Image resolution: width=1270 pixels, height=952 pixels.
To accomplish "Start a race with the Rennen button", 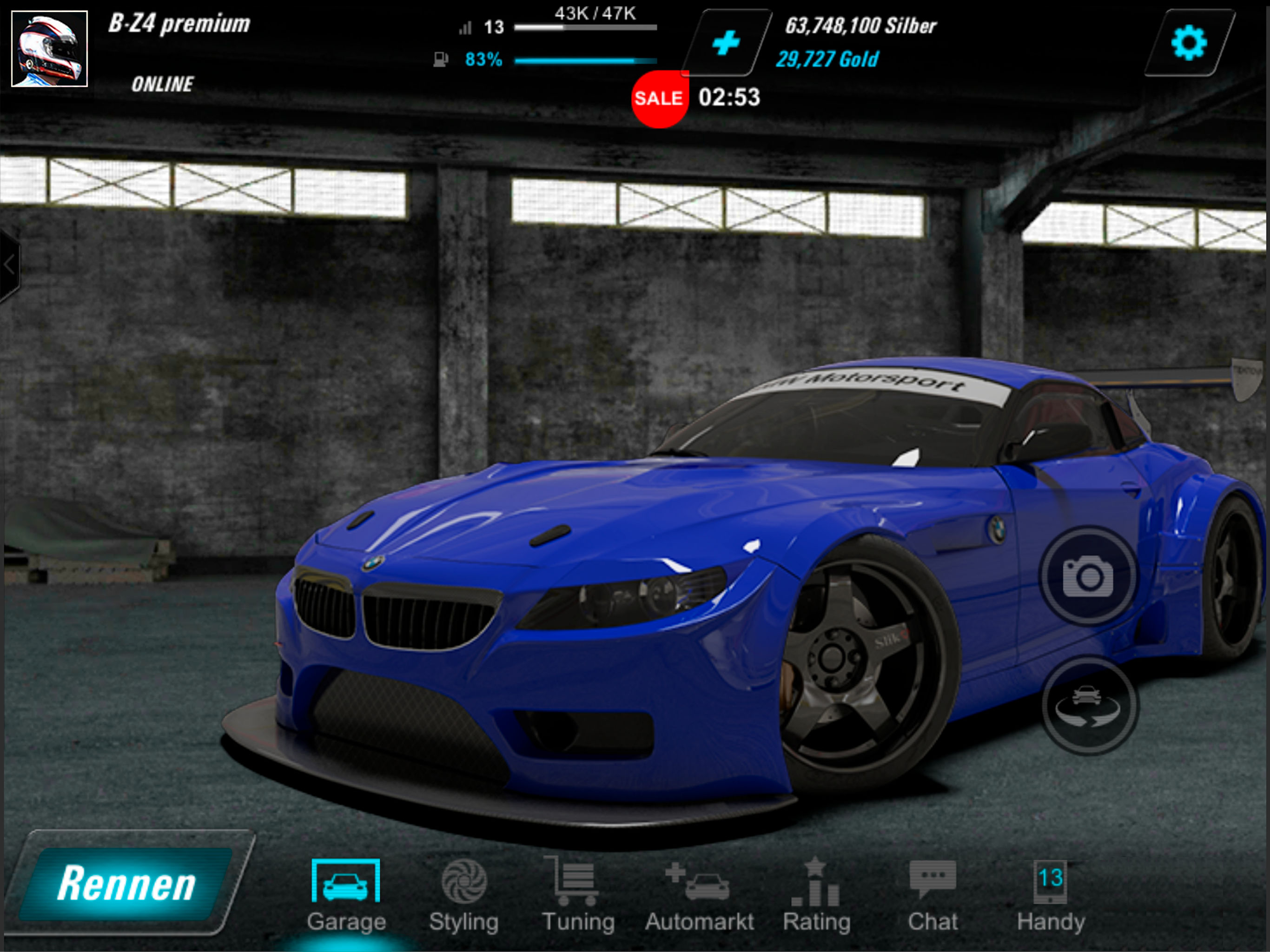I will click(x=127, y=883).
